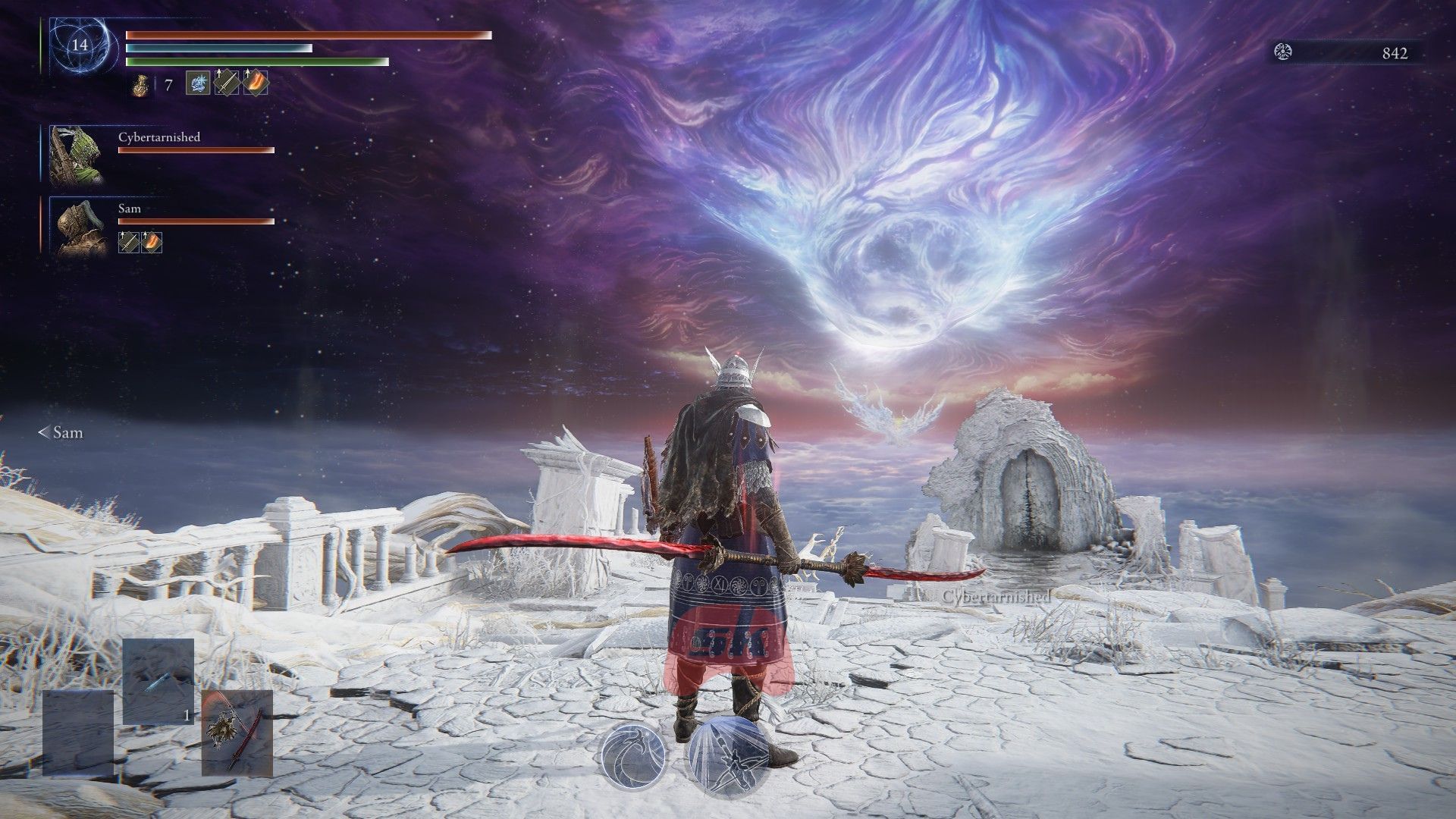The height and width of the screenshot is (819, 1456).
Task: Activate the crescent character skill
Action: pos(633,757)
